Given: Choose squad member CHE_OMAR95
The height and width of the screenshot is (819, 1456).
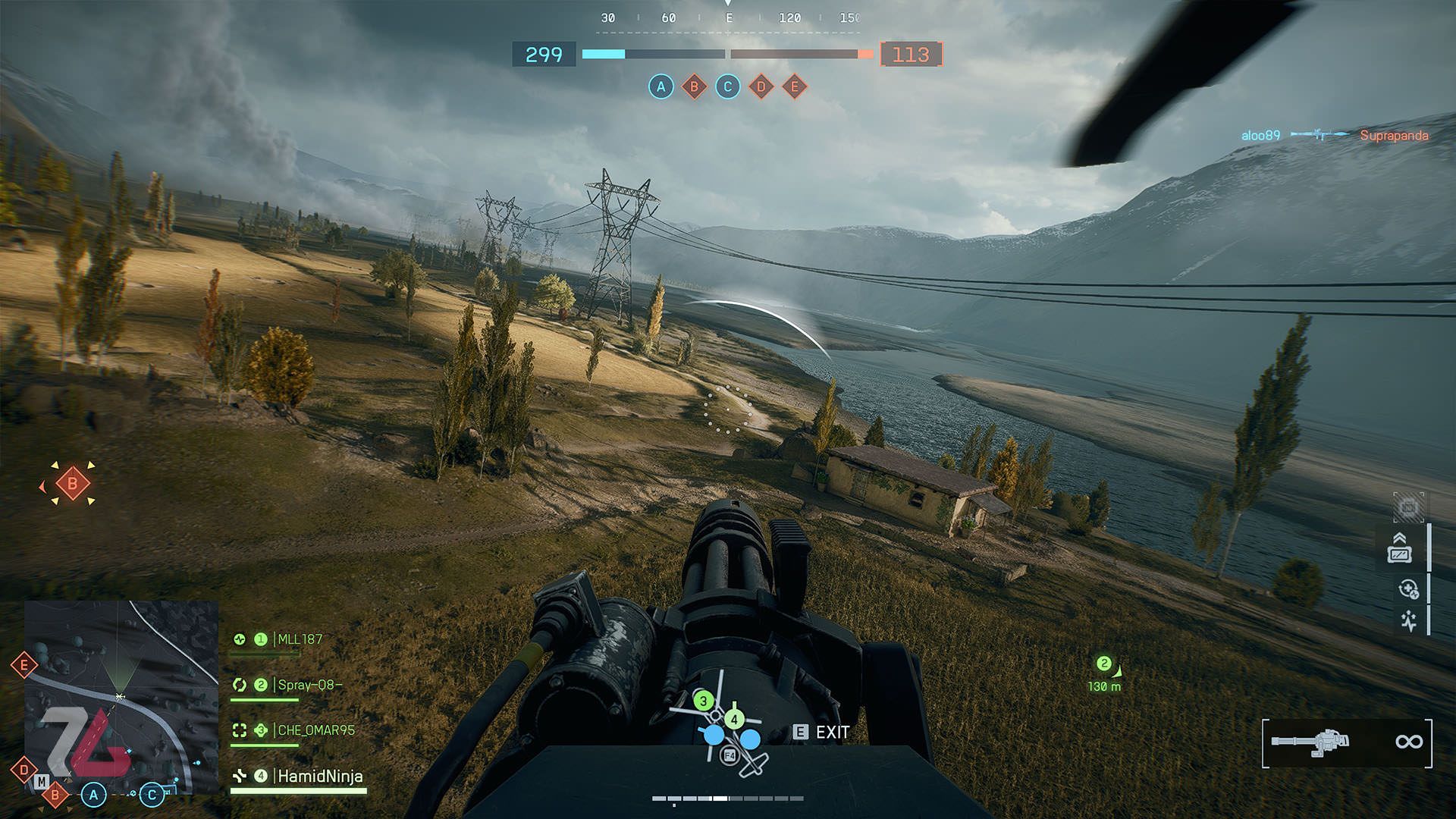Looking at the screenshot, I should (315, 730).
